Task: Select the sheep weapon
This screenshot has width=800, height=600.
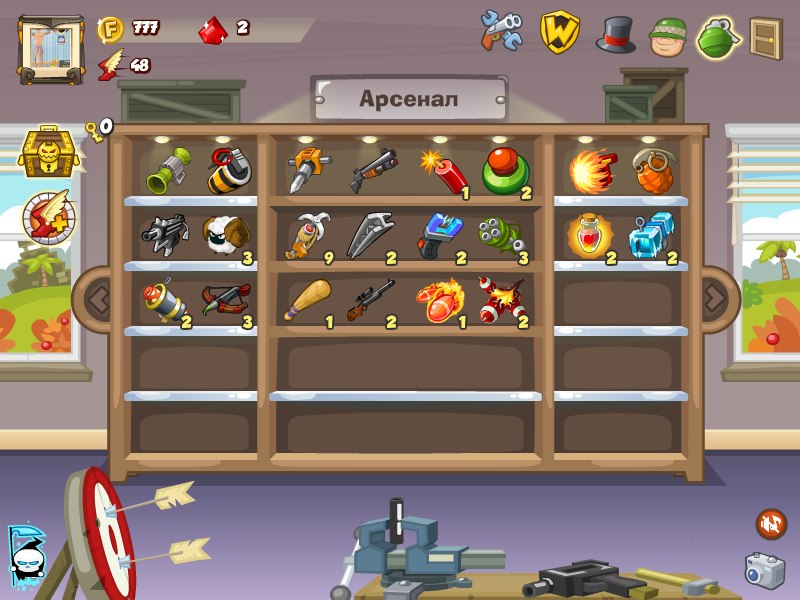Action: coord(224,237)
